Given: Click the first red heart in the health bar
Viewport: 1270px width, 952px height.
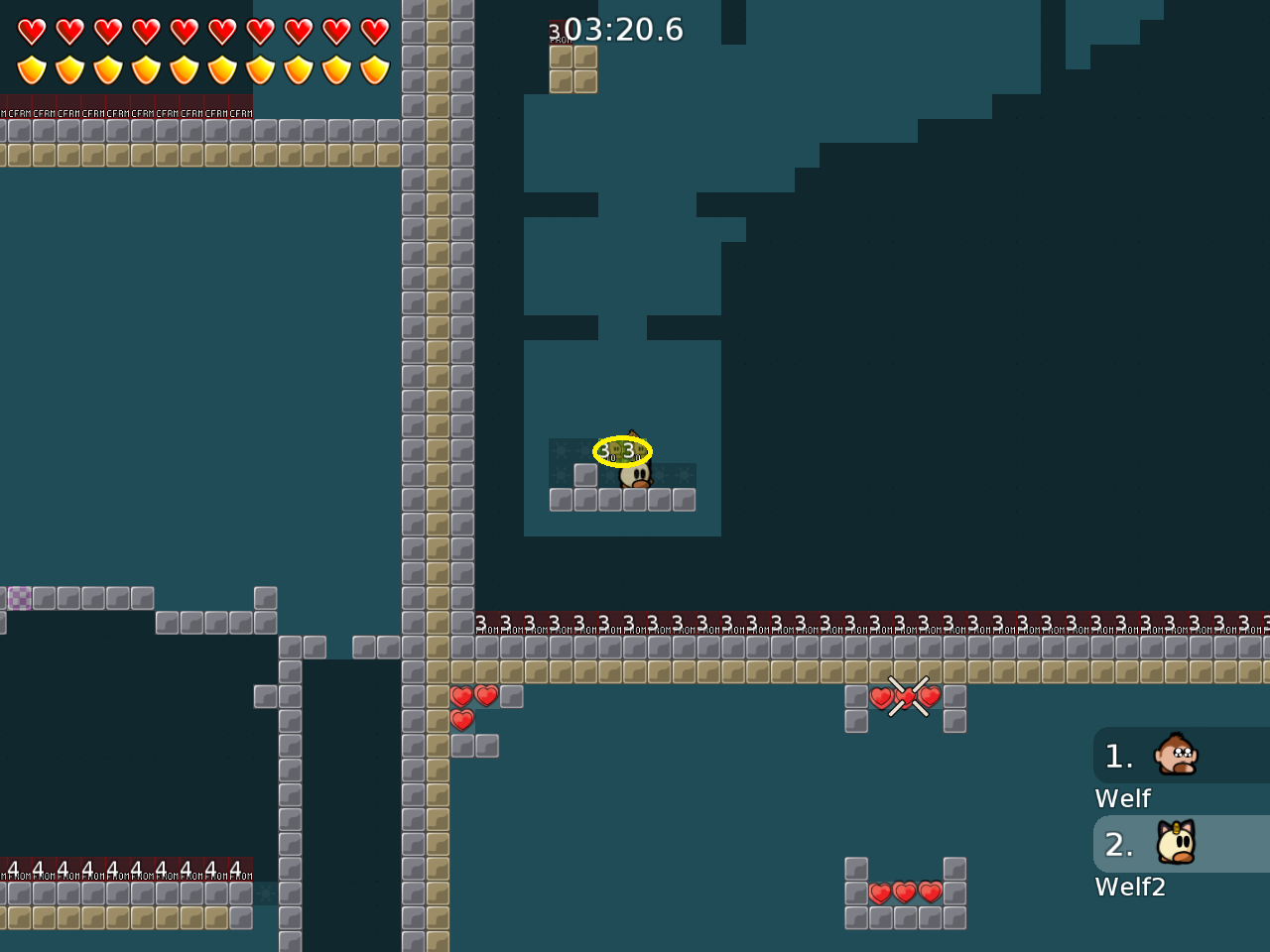Looking at the screenshot, I should 30,31.
